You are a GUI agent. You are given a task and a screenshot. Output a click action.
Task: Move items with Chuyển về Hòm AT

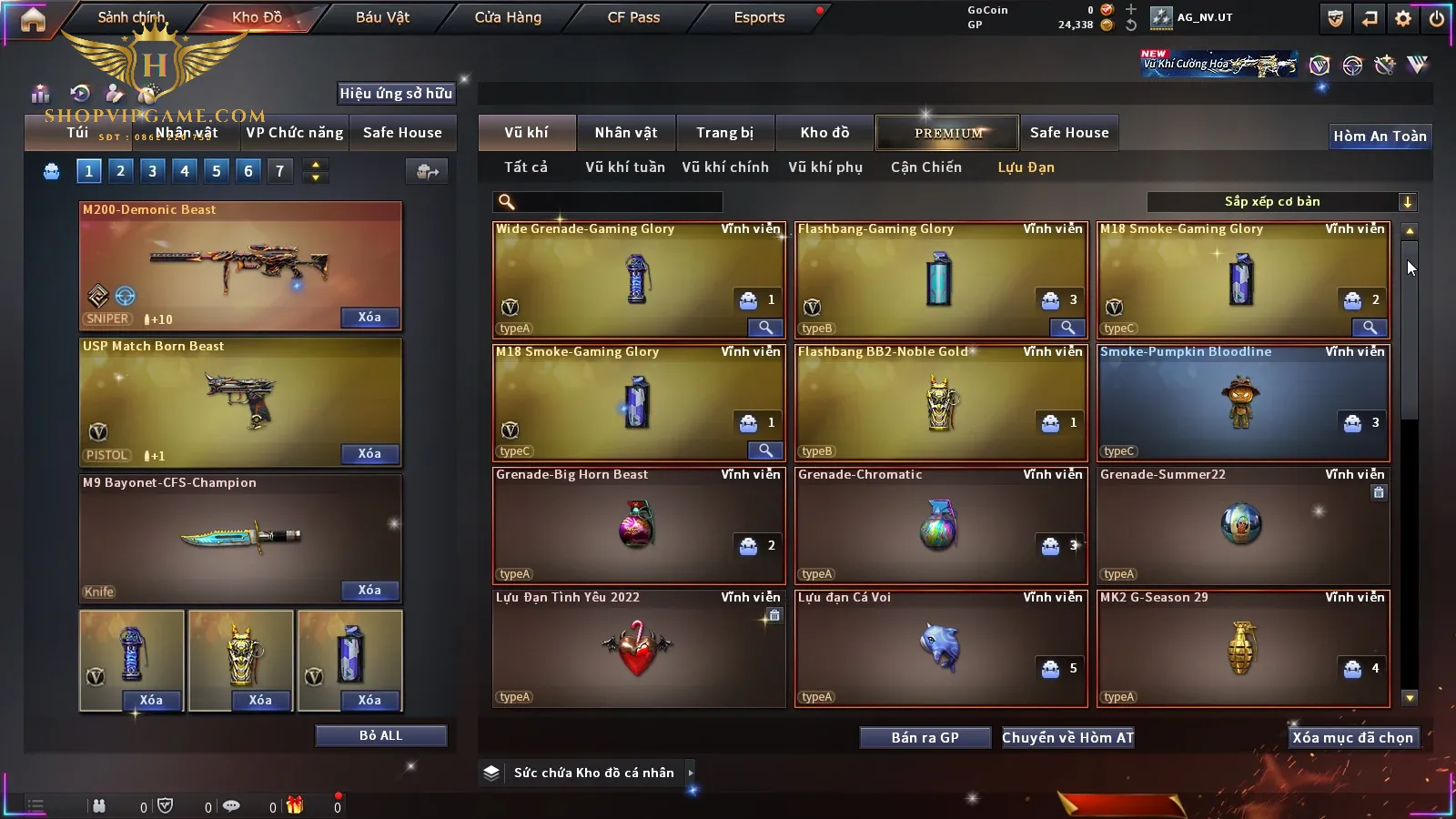[1067, 738]
